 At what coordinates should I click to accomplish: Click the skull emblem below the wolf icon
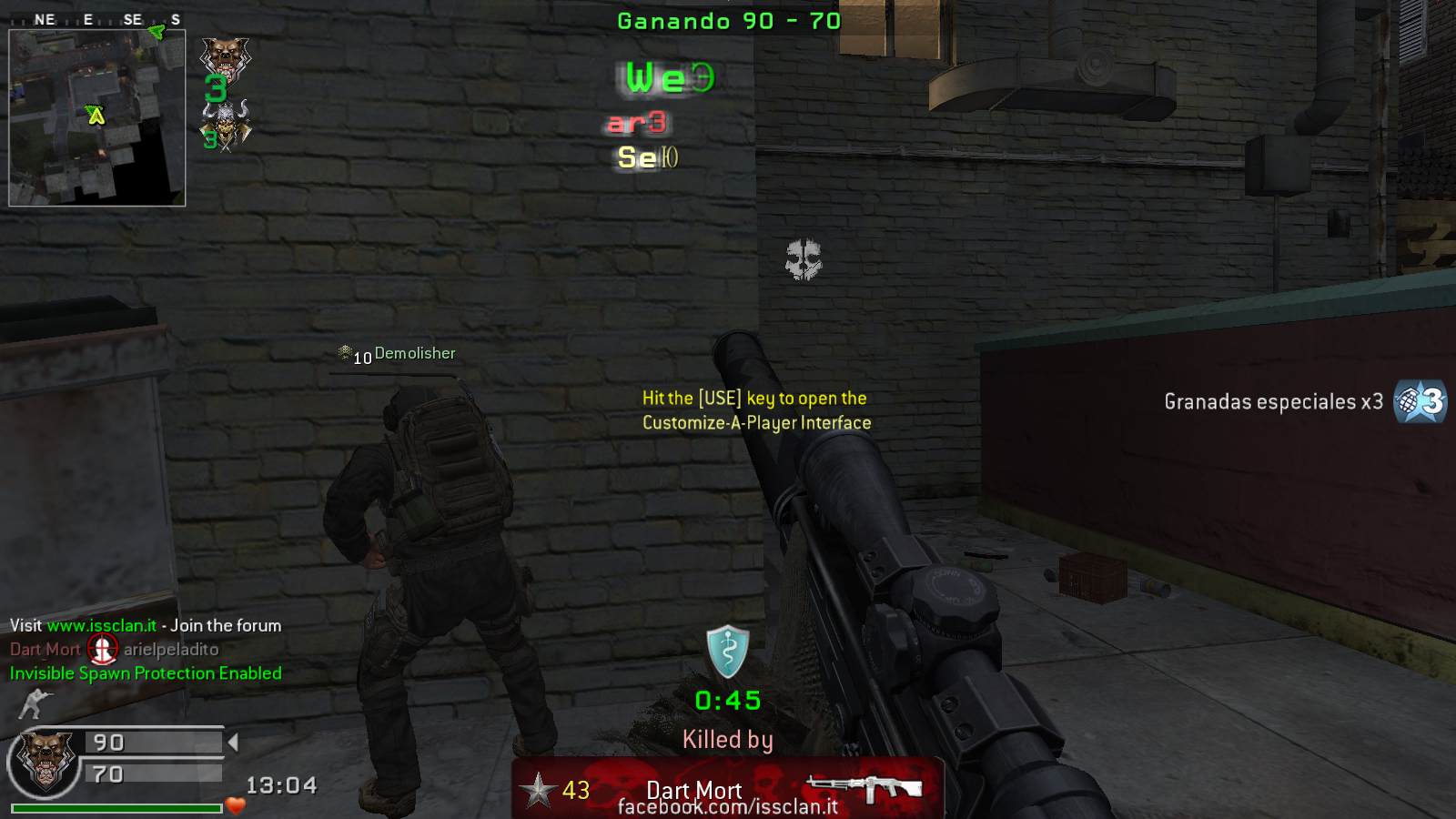226,125
